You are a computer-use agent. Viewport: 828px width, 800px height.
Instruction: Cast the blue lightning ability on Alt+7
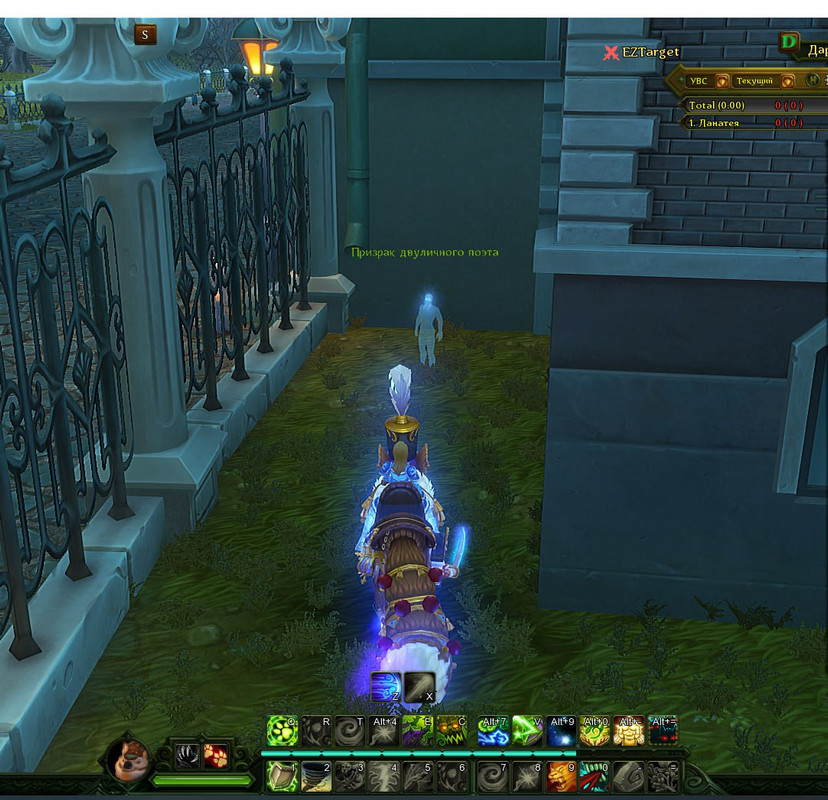(493, 731)
